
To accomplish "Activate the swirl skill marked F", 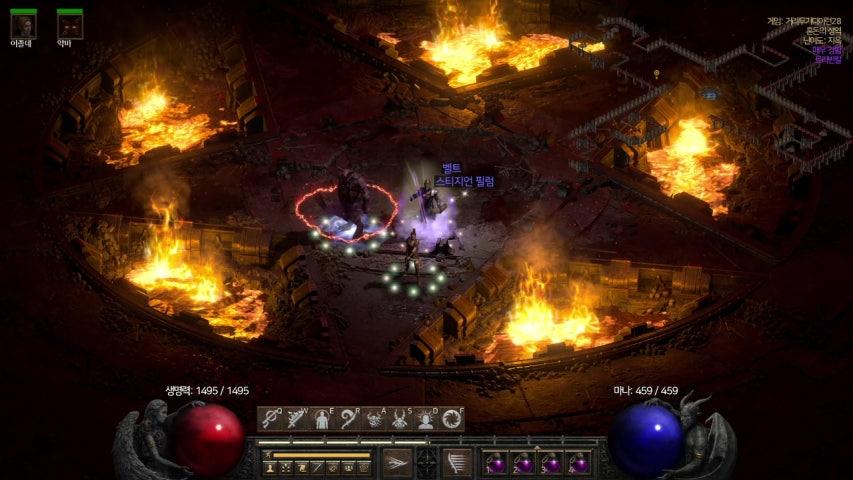I will [x=453, y=418].
